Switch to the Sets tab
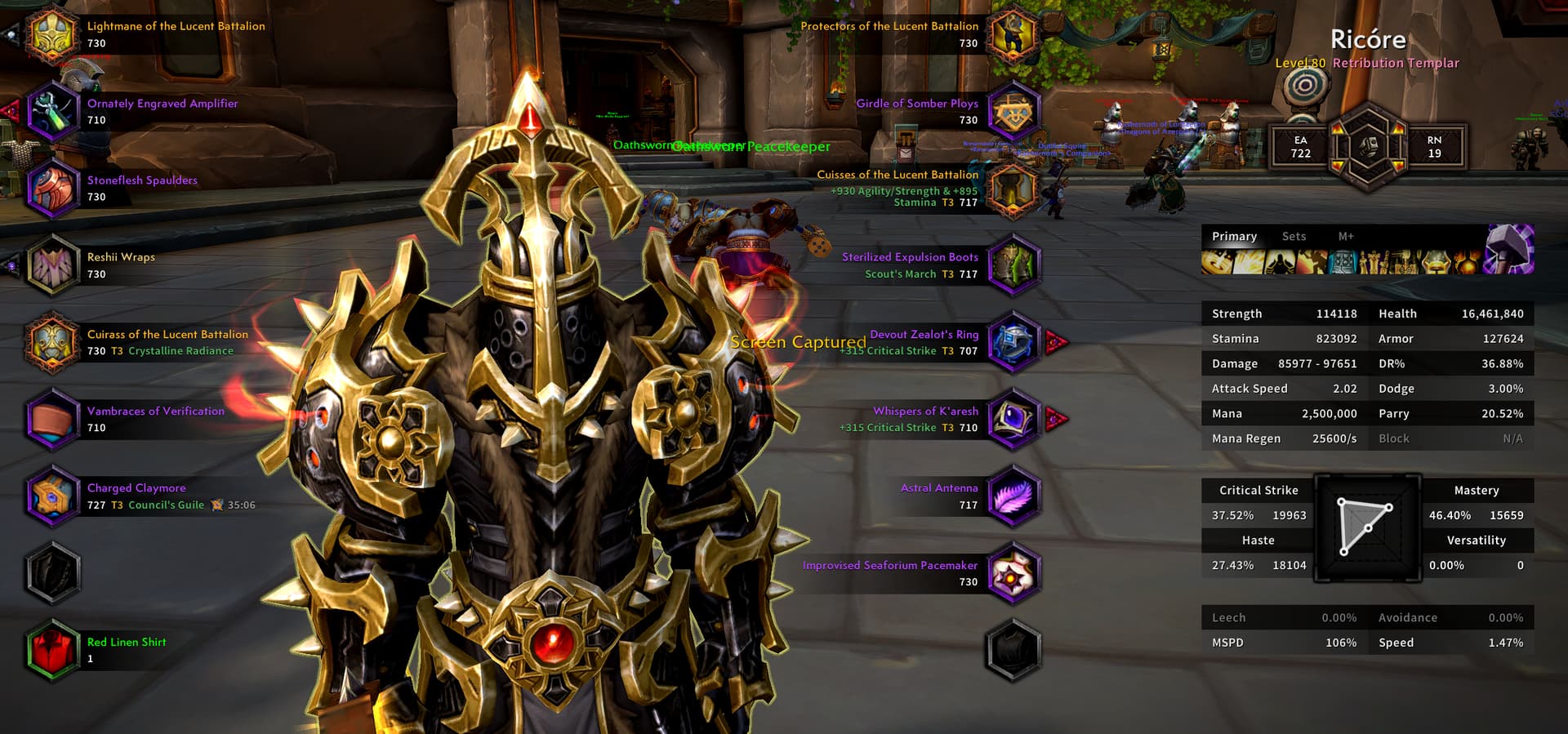The width and height of the screenshot is (1568, 734). pyautogui.click(x=1294, y=237)
